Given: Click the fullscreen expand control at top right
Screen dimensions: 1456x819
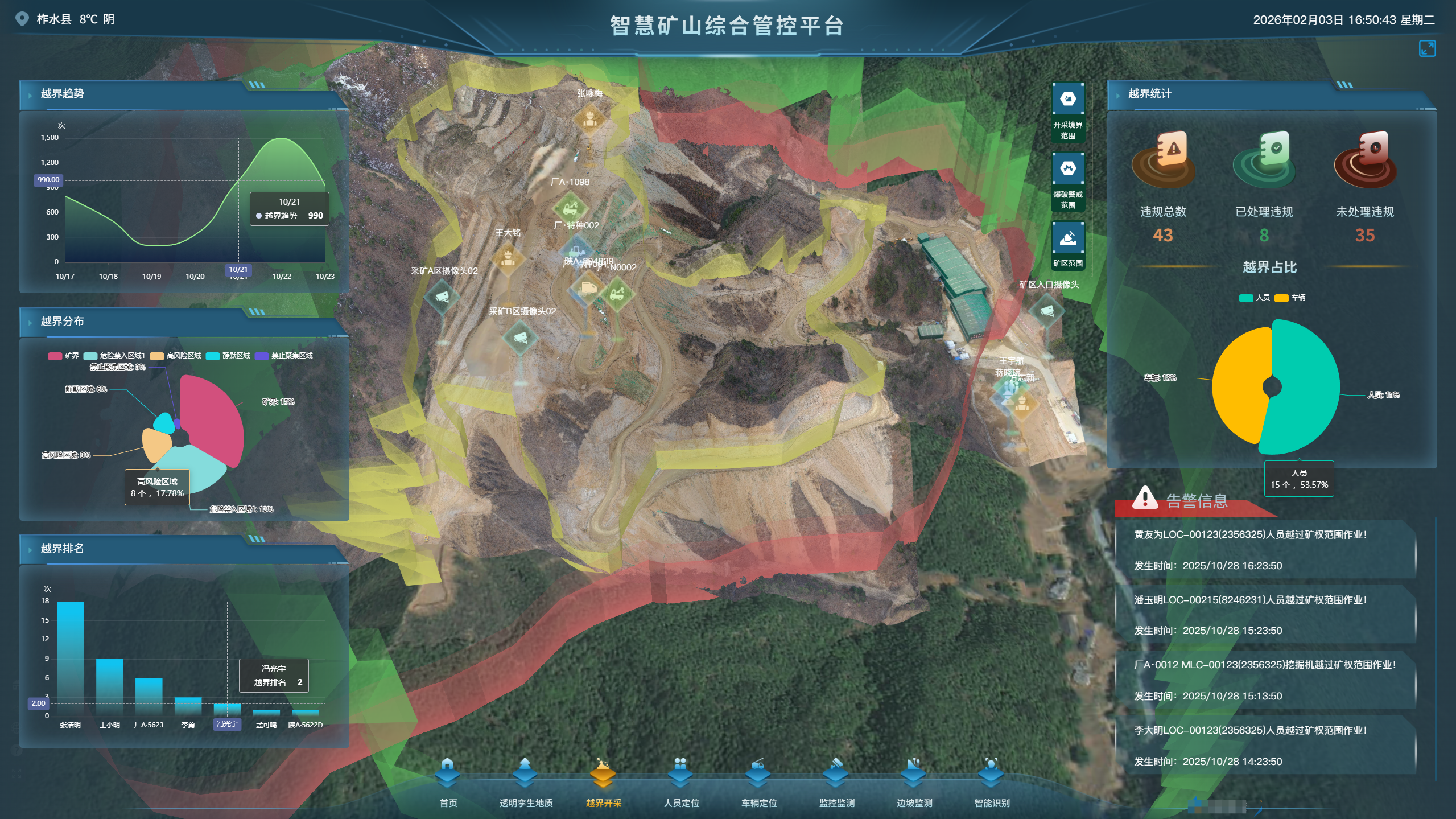Looking at the screenshot, I should click(x=1428, y=48).
